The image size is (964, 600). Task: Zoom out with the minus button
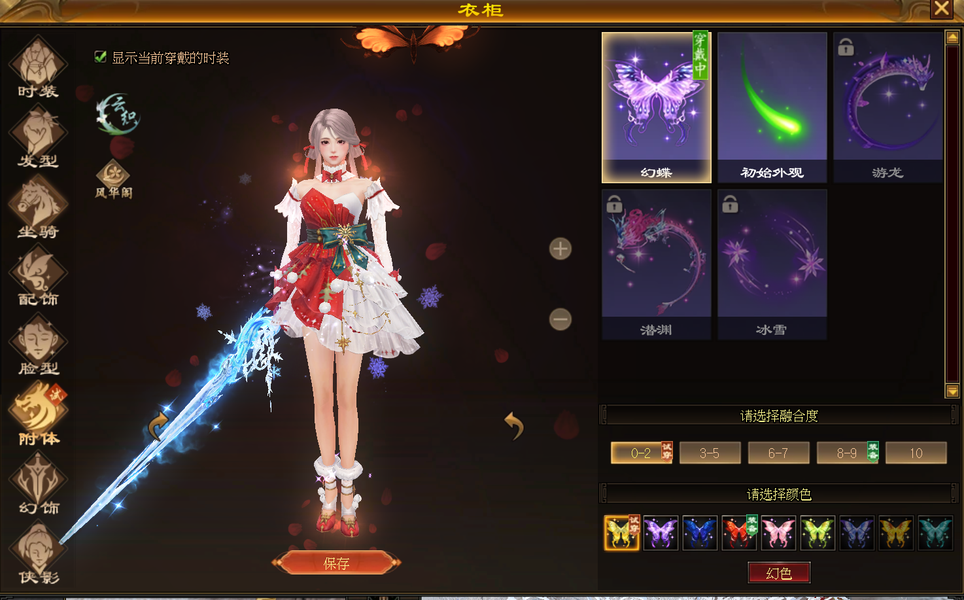click(561, 320)
